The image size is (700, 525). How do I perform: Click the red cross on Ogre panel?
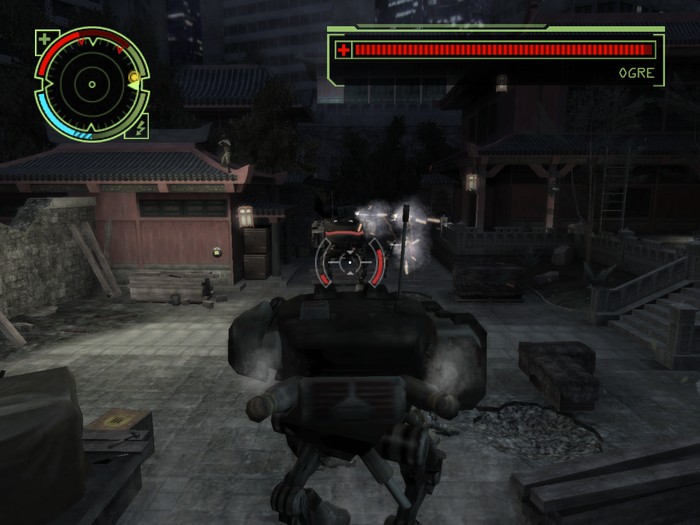tap(343, 49)
